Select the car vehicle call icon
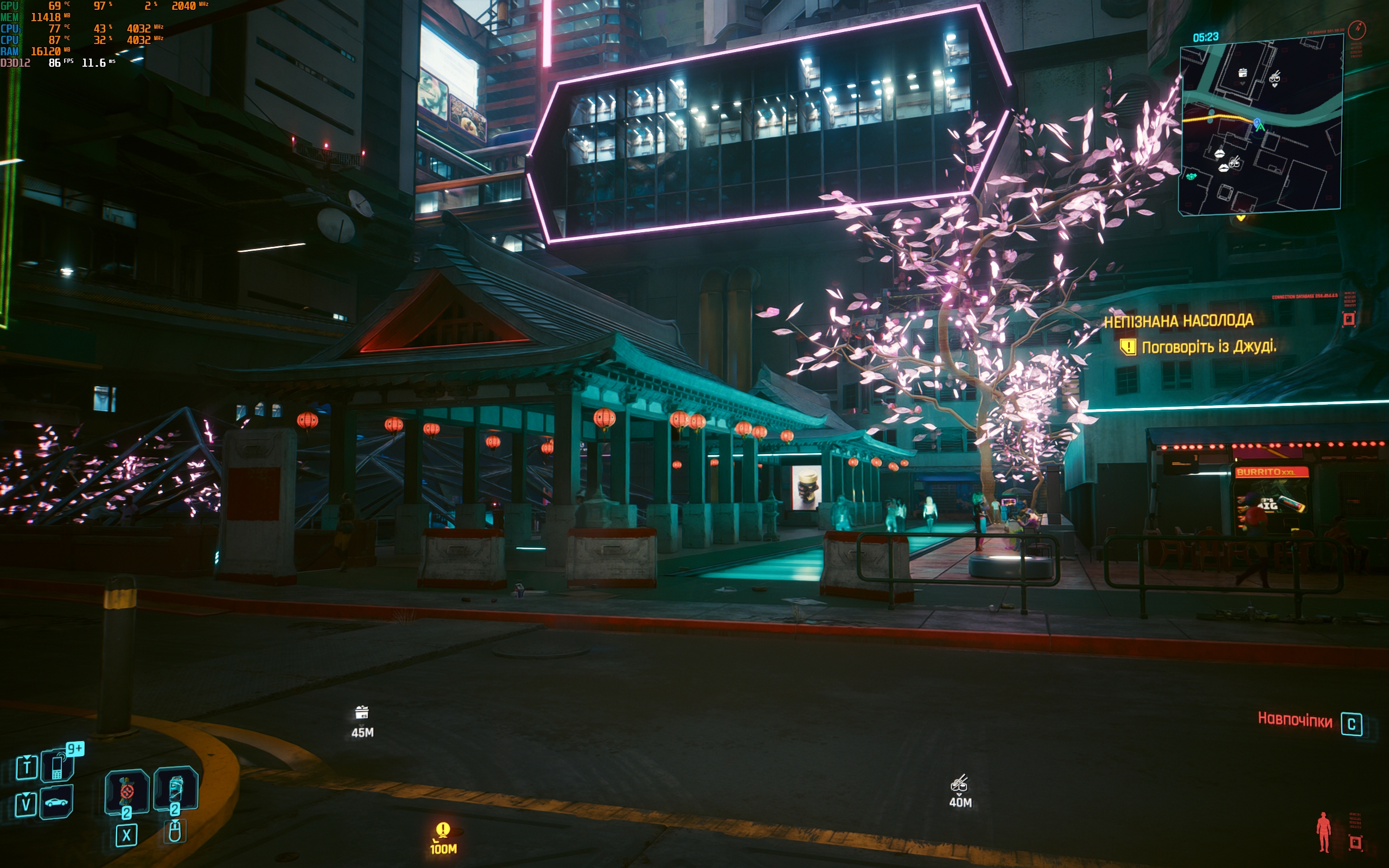1389x868 pixels. [x=56, y=802]
